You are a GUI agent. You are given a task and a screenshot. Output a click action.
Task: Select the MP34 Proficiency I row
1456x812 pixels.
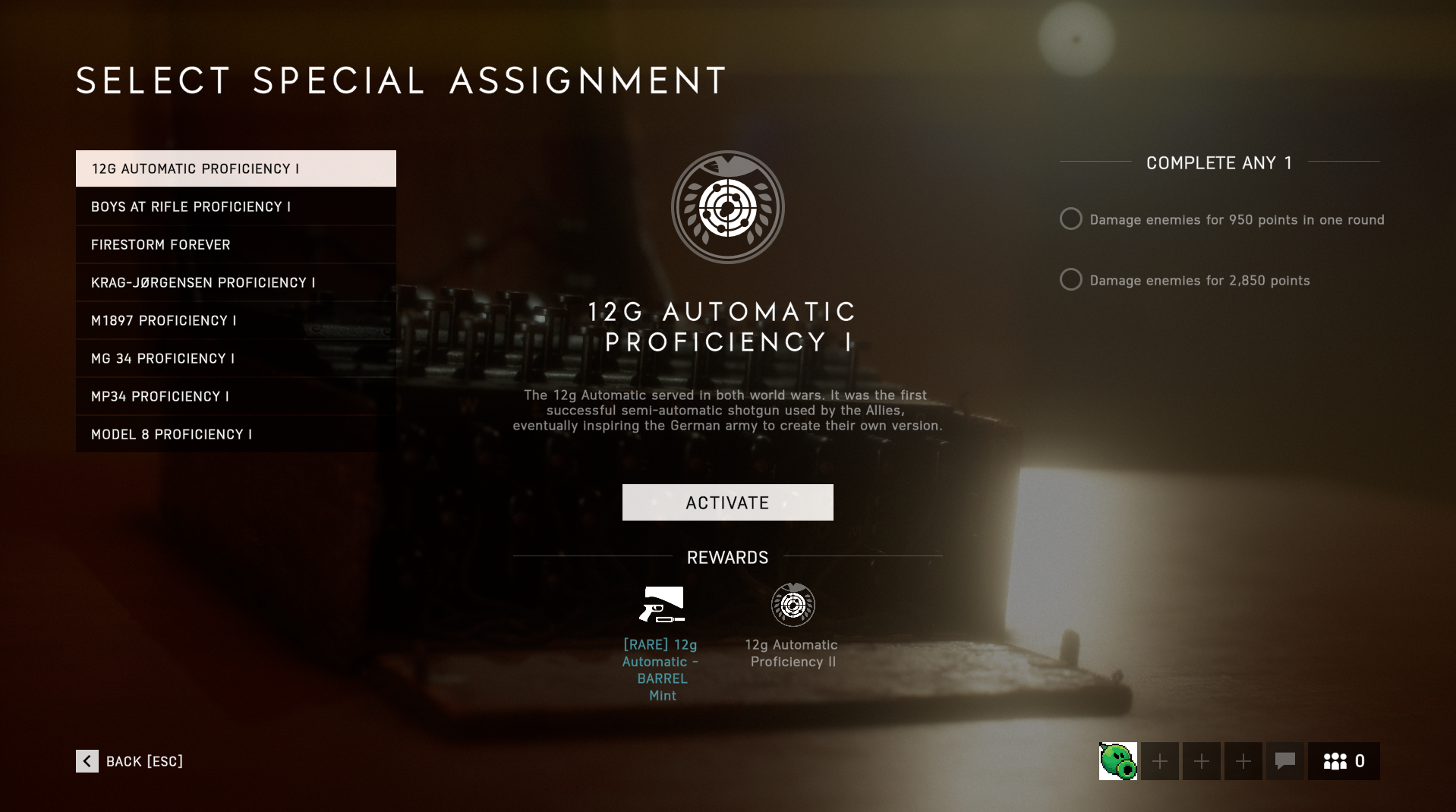click(x=235, y=396)
